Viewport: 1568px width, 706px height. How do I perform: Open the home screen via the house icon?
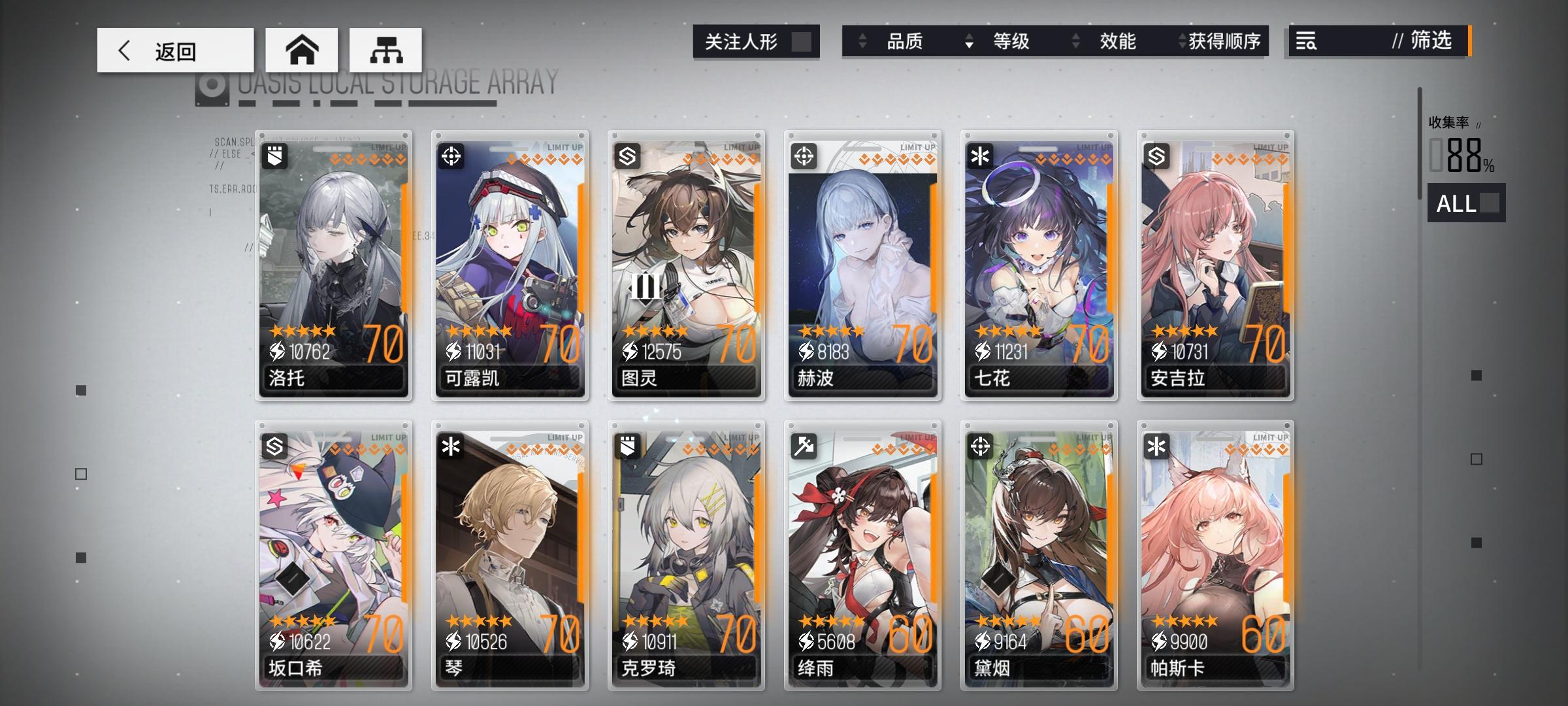click(x=302, y=50)
